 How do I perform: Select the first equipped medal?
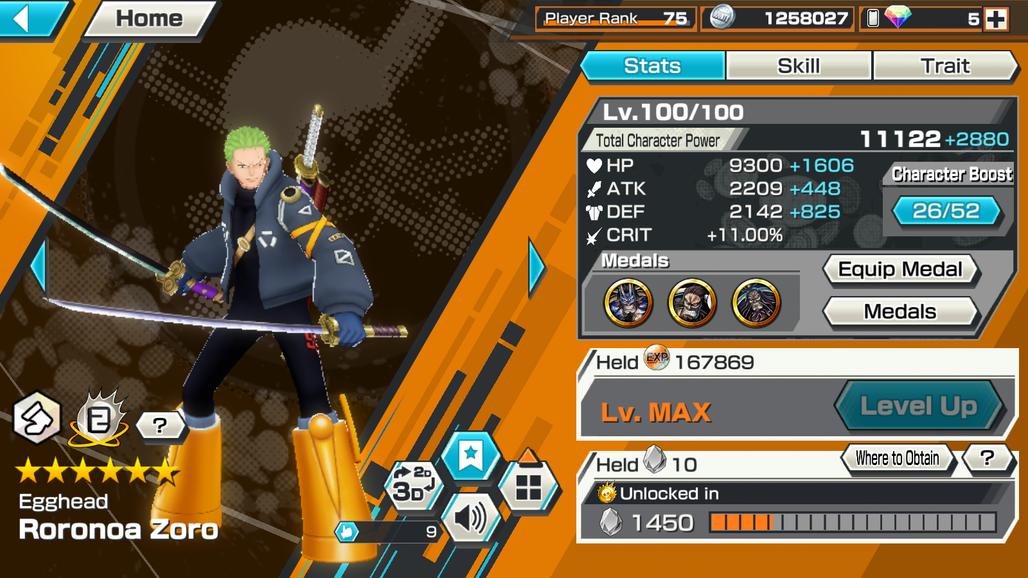(628, 302)
